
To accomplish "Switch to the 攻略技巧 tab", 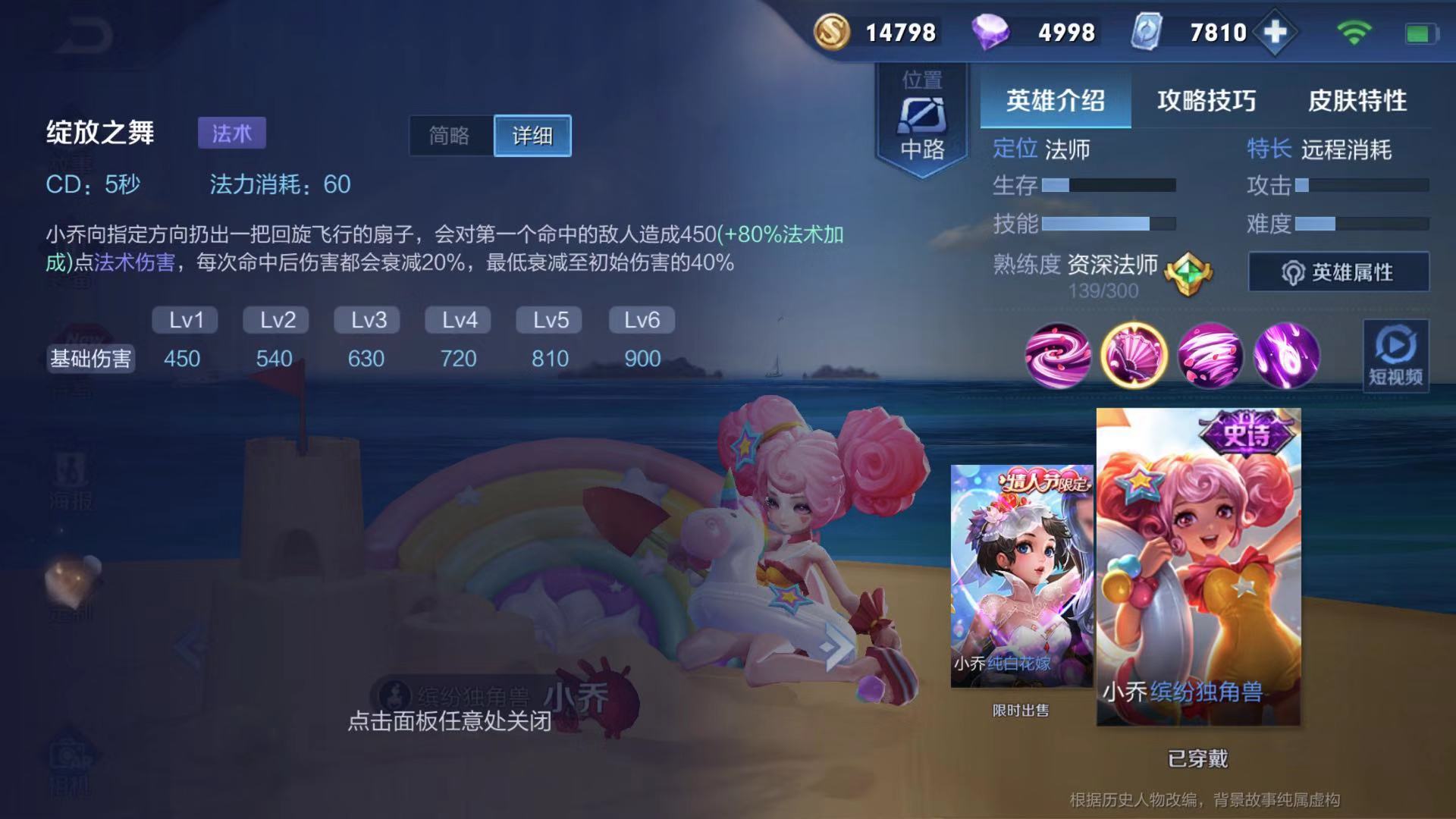I will [1207, 99].
